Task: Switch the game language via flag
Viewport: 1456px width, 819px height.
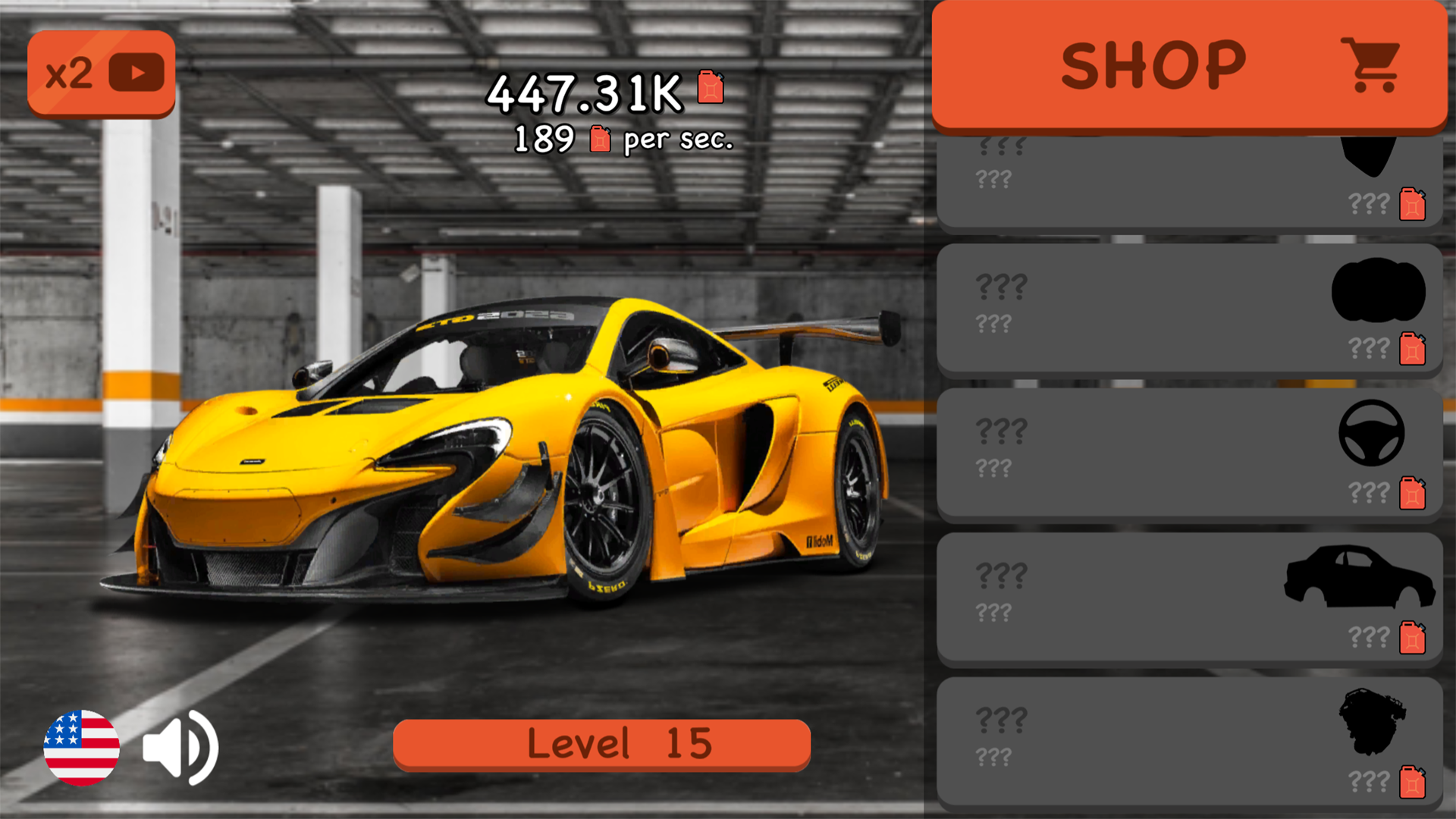Action: 82,747
